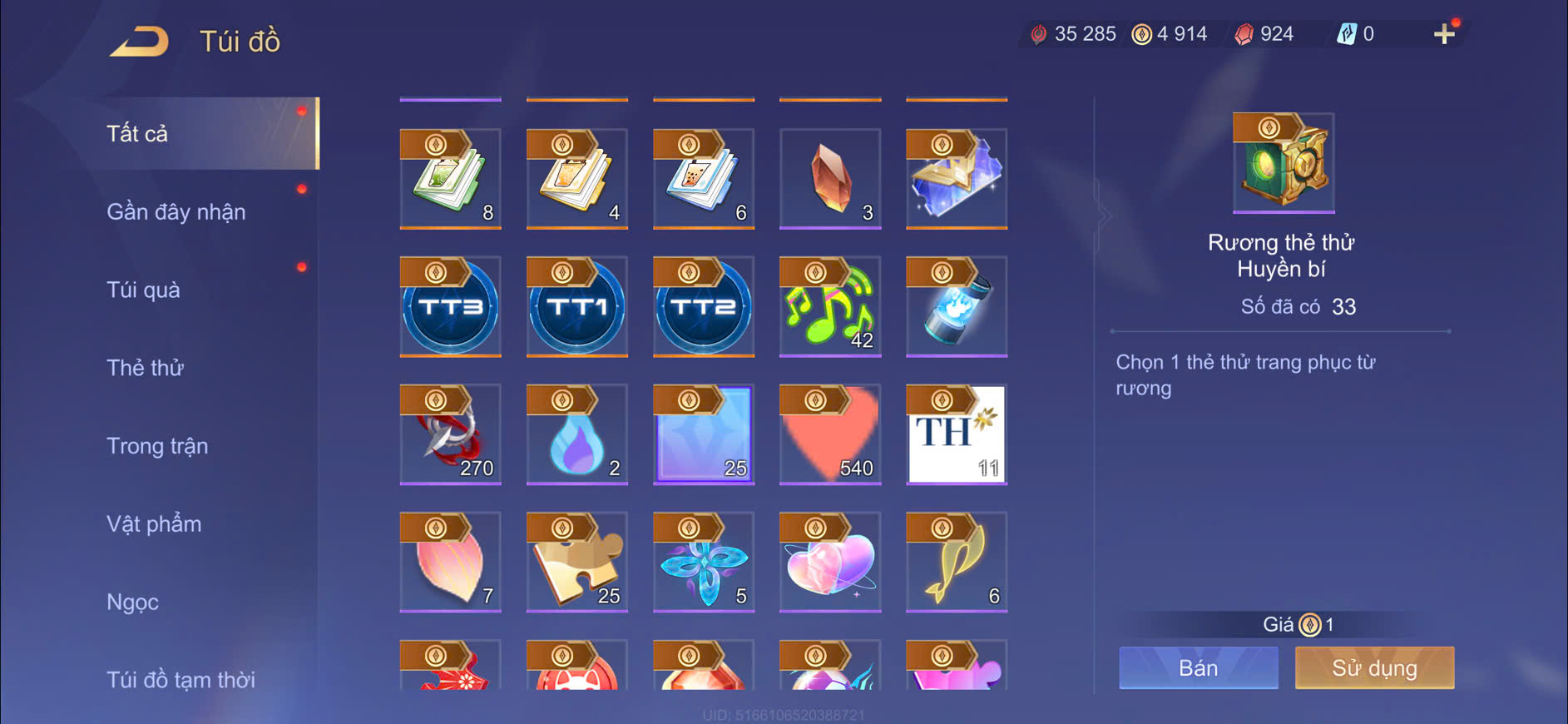The height and width of the screenshot is (724, 1568).
Task: Select the red heart item with 540
Action: pos(830,434)
